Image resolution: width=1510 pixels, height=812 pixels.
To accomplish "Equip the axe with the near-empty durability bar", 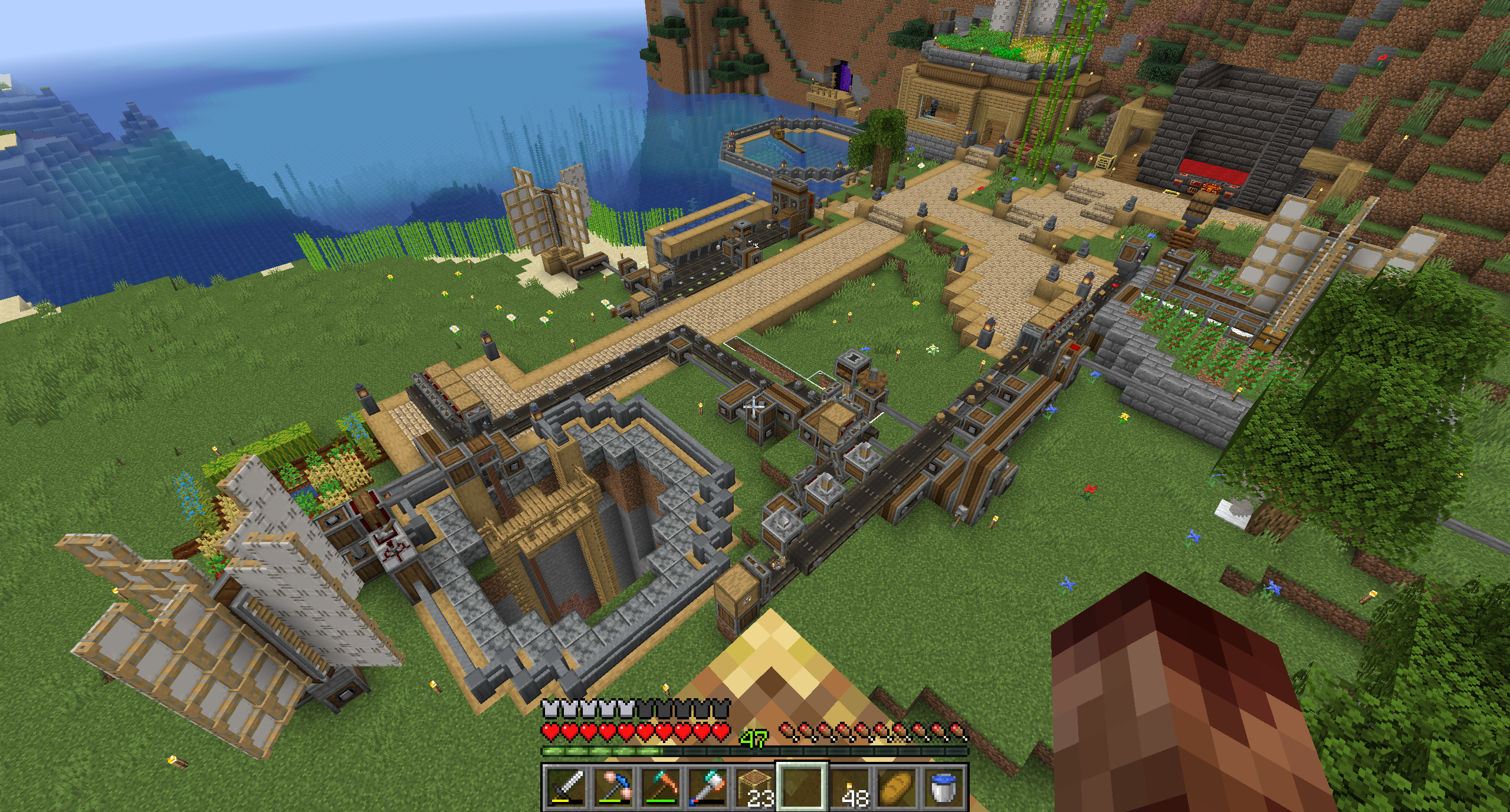I will point(708,788).
